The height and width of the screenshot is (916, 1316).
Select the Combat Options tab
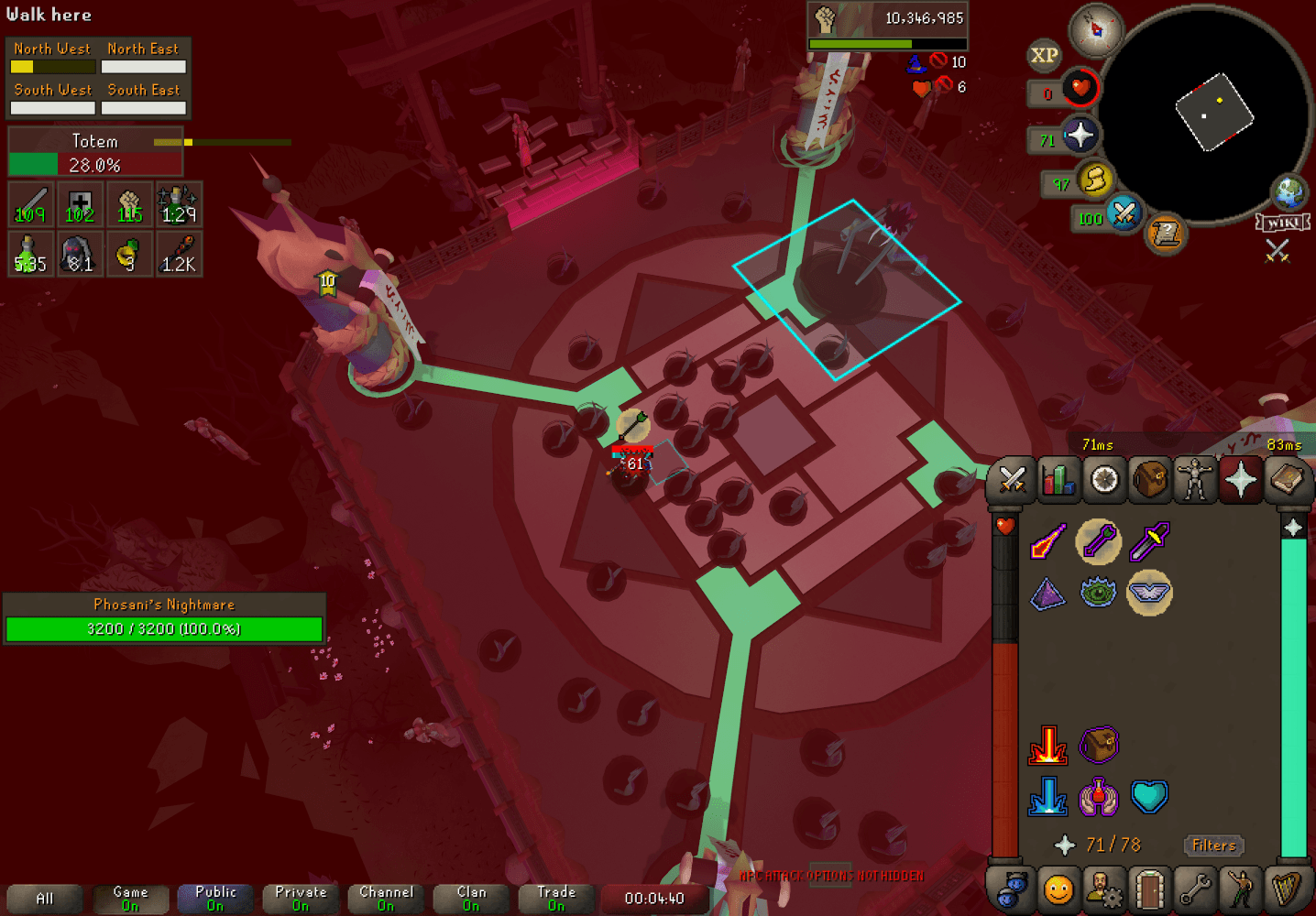1011,479
